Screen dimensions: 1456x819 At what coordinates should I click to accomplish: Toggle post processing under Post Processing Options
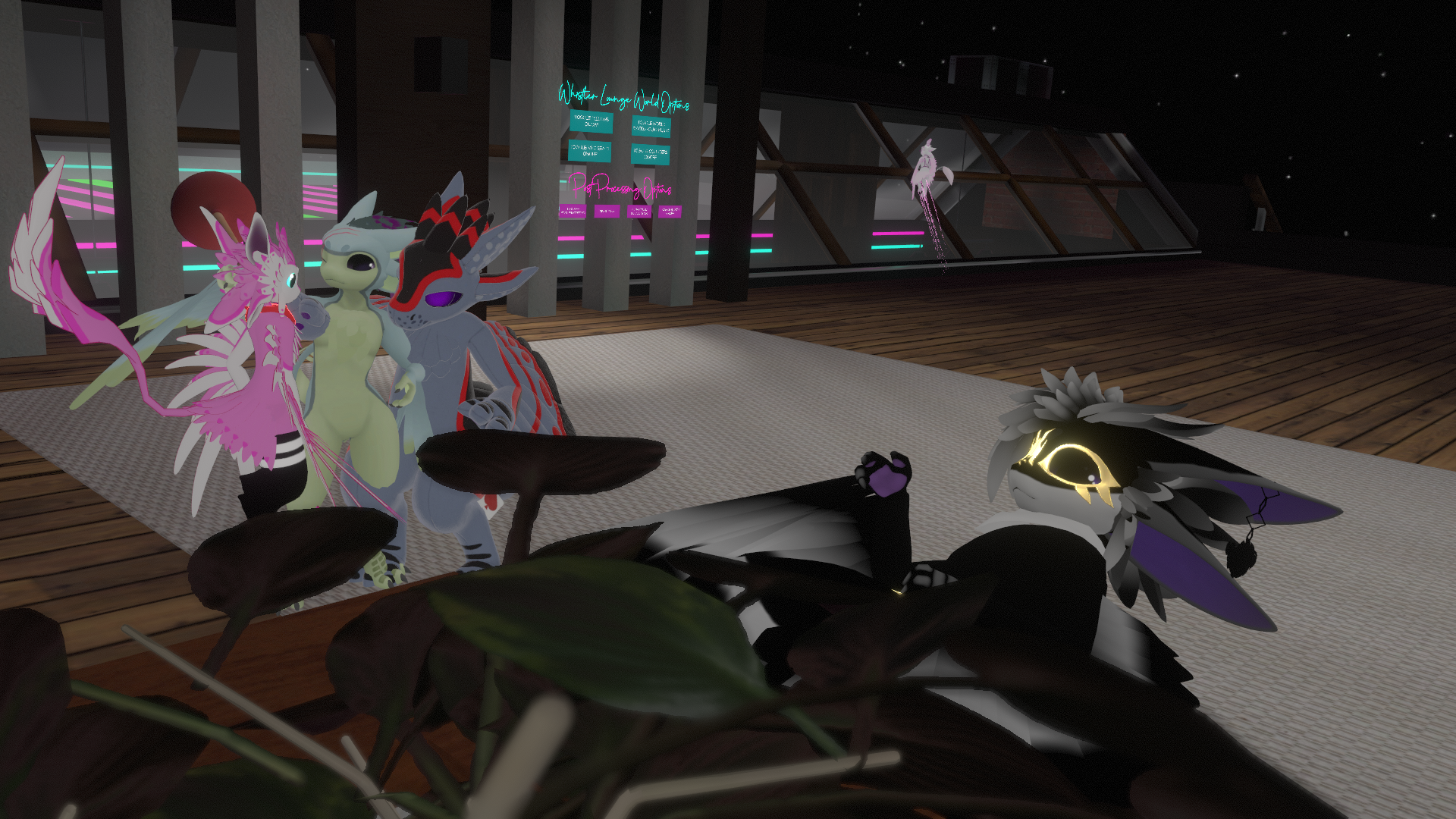[x=573, y=211]
